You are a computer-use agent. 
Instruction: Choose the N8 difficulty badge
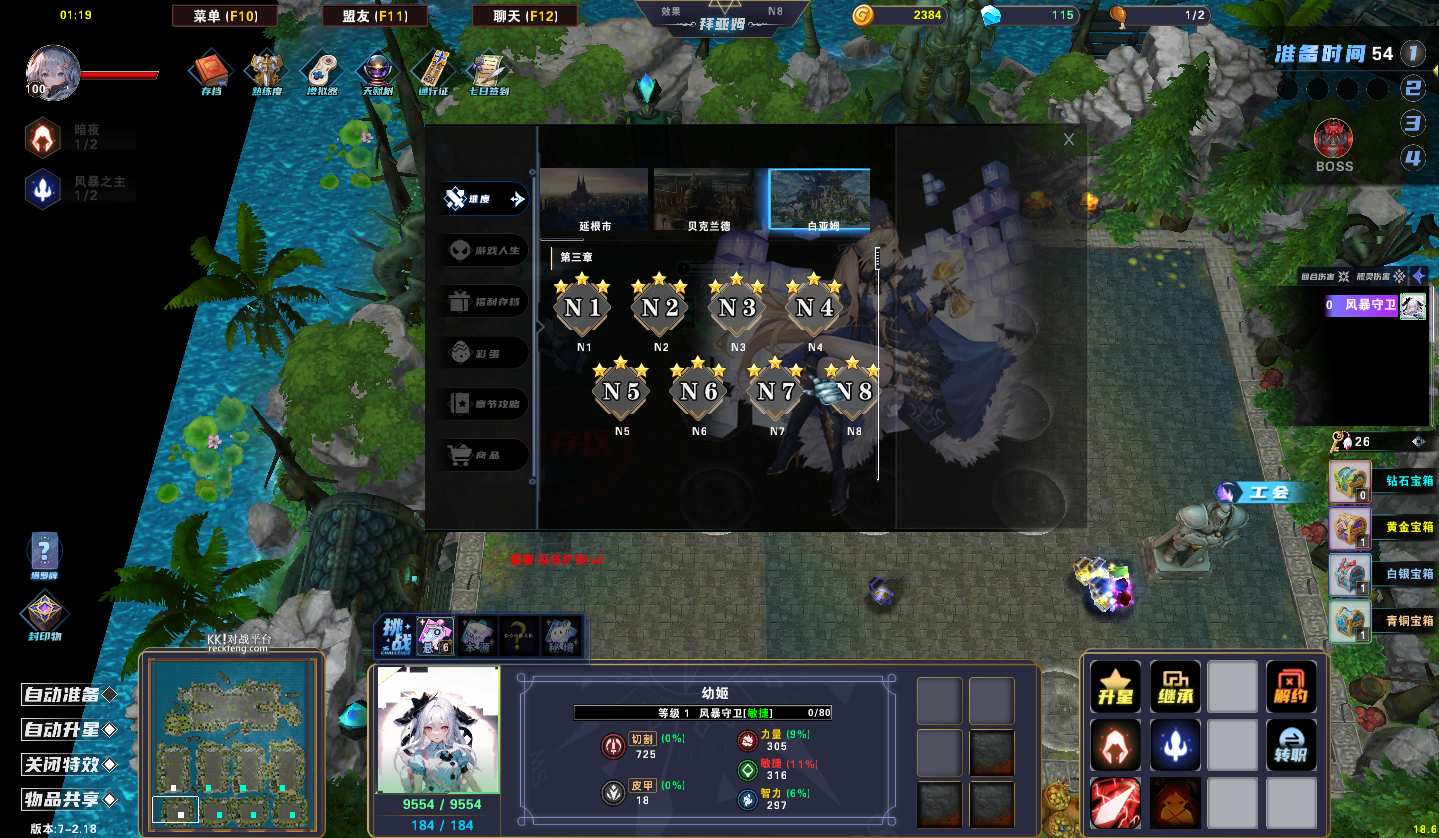tap(853, 391)
